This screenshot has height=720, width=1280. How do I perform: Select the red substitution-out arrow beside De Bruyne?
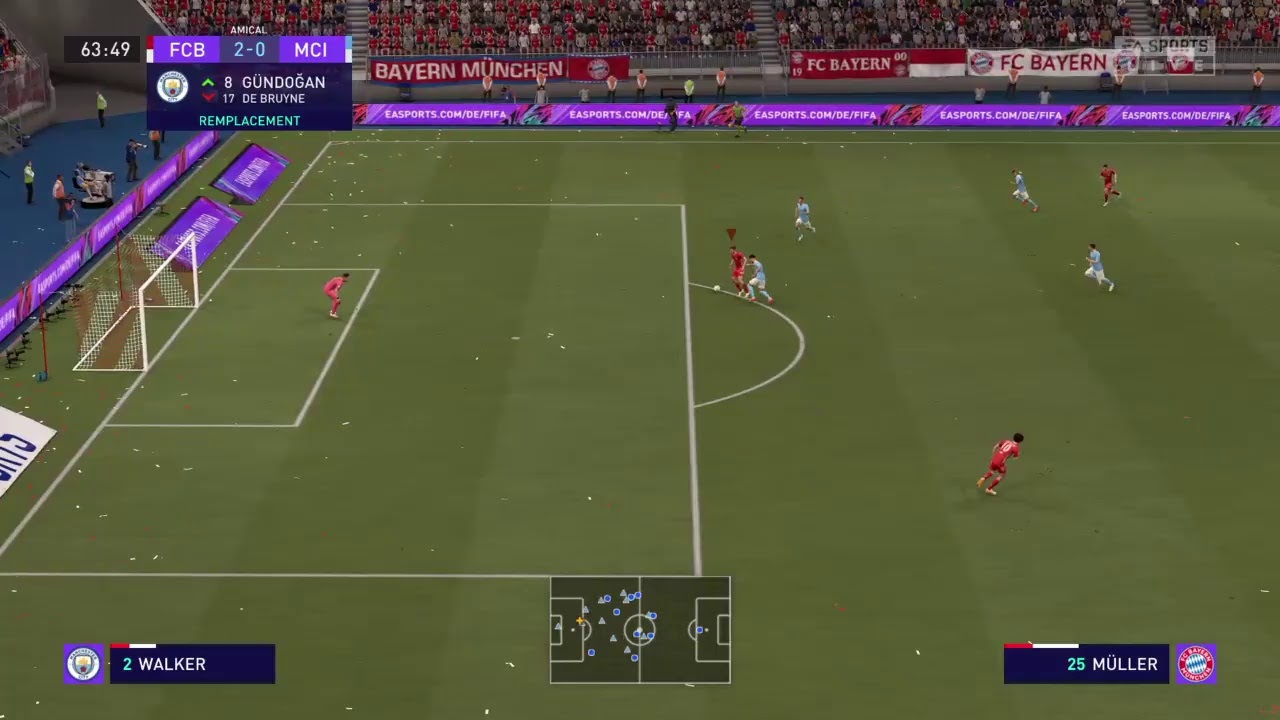(x=208, y=95)
